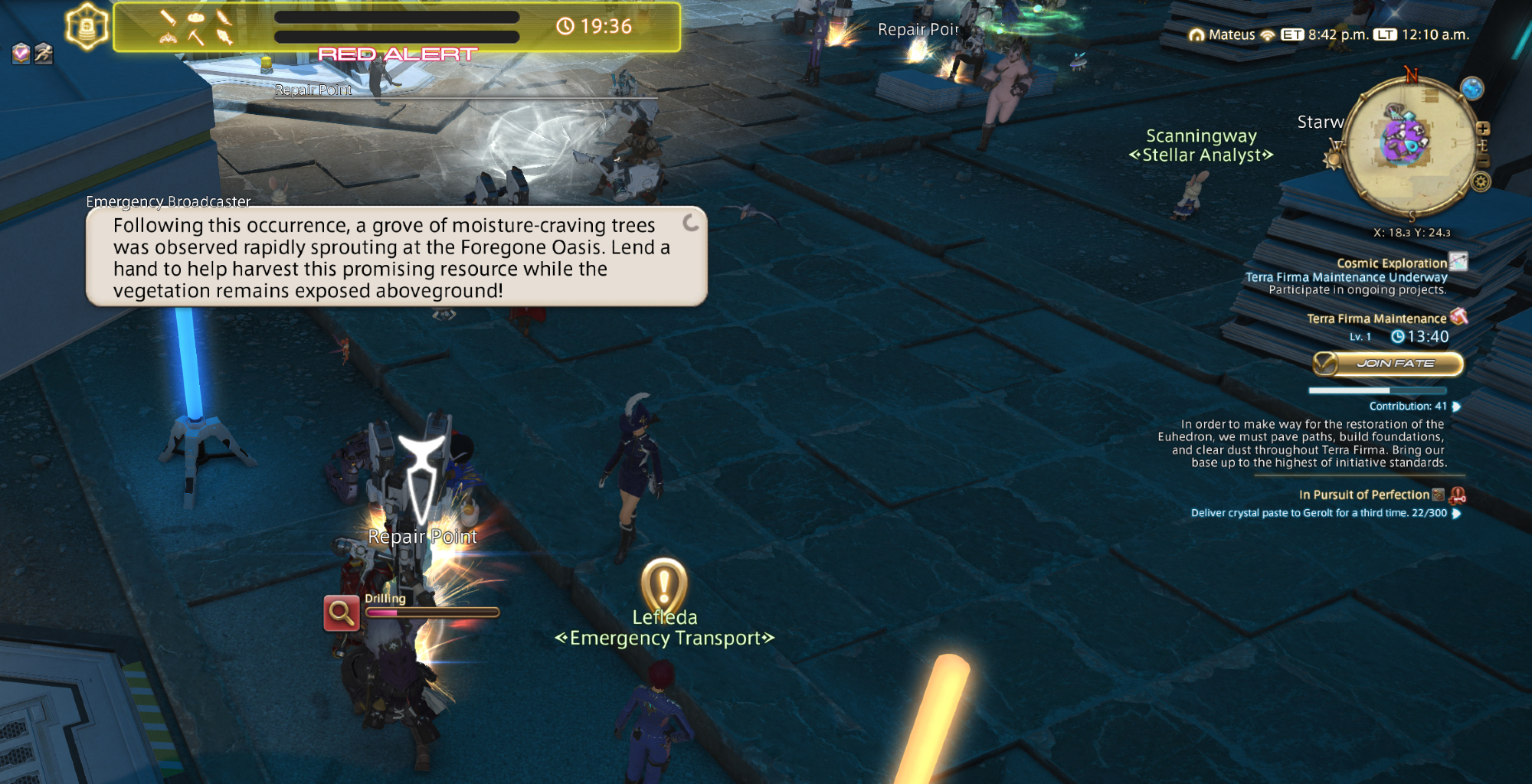The width and height of the screenshot is (1532, 784).
Task: Select the purple checkmark shield status icon
Action: (x=21, y=53)
